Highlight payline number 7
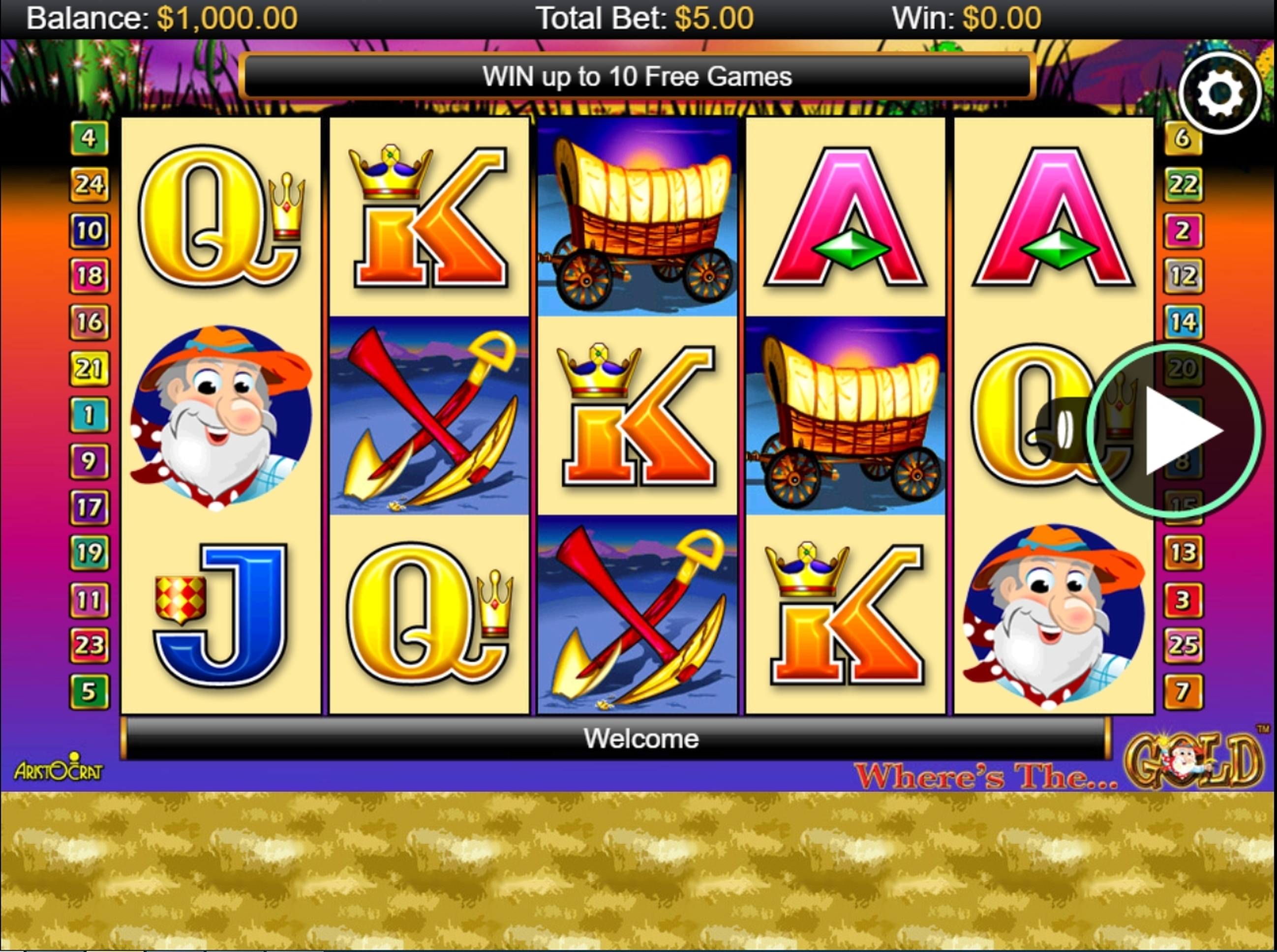This screenshot has height=952, width=1277. [x=1183, y=691]
